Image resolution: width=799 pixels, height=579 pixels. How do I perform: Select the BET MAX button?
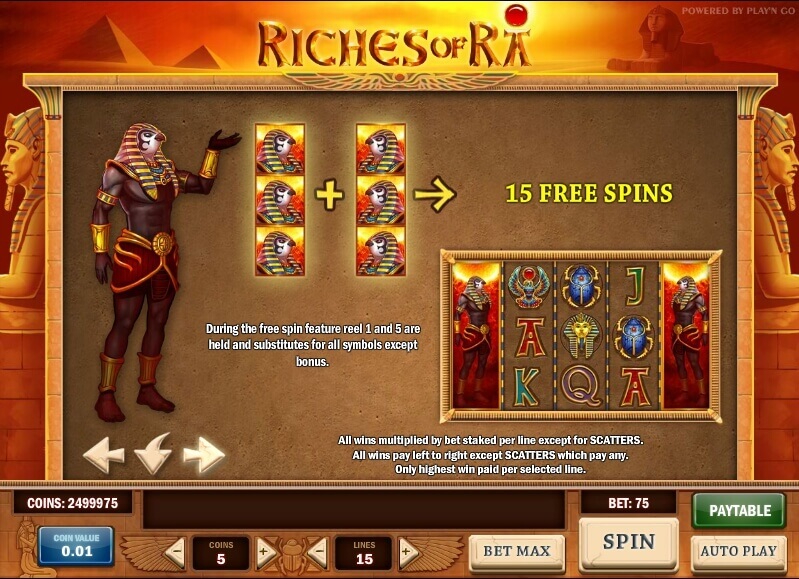516,552
